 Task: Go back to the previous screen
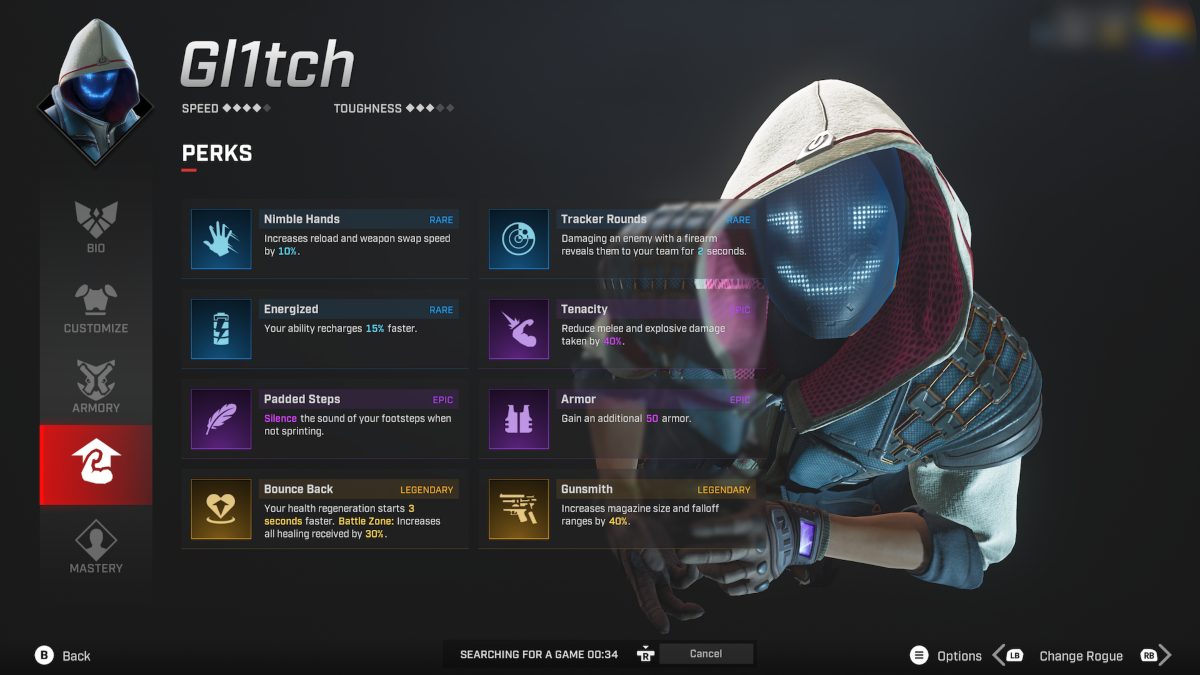pos(64,656)
